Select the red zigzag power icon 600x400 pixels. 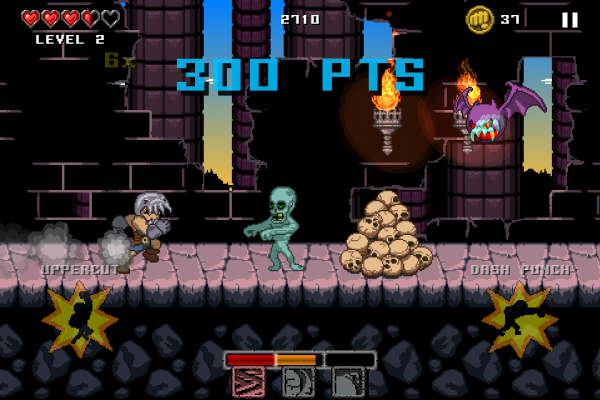click(249, 382)
